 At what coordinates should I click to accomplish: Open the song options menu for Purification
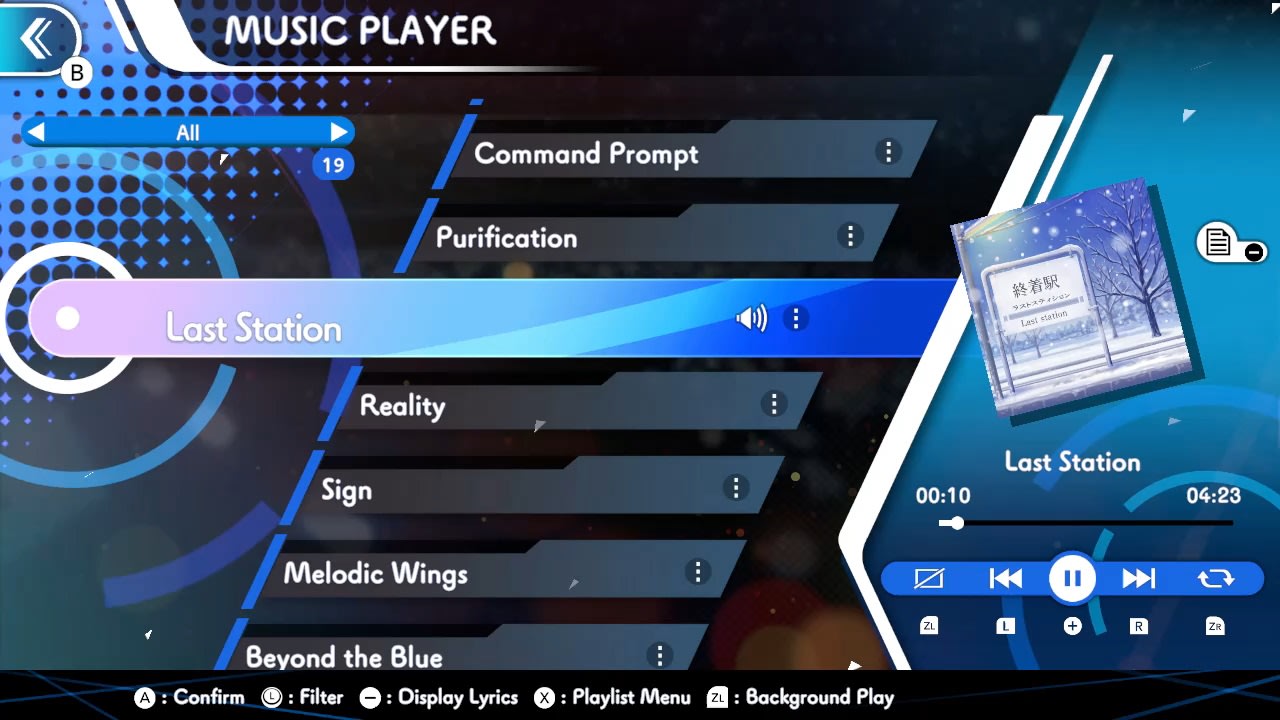point(850,236)
